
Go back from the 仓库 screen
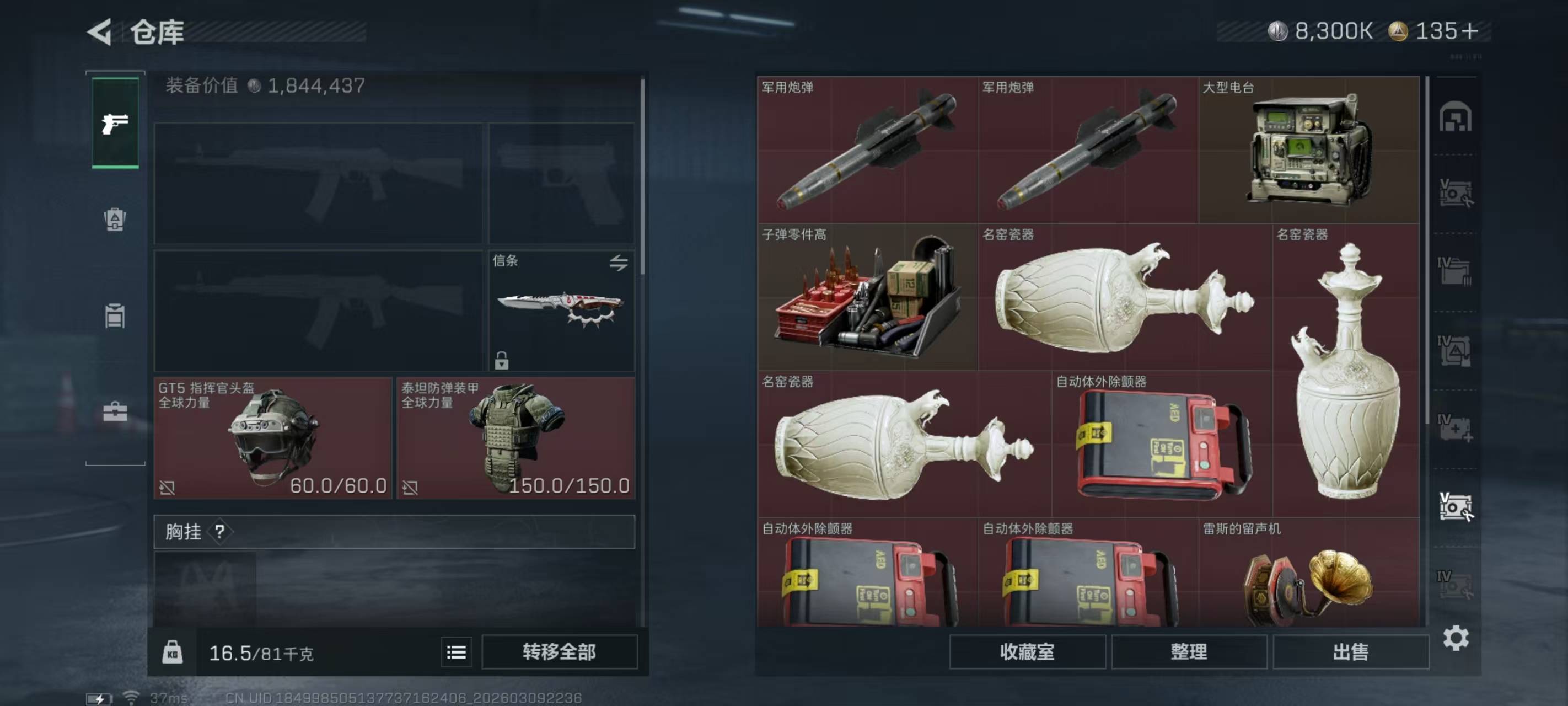point(100,31)
